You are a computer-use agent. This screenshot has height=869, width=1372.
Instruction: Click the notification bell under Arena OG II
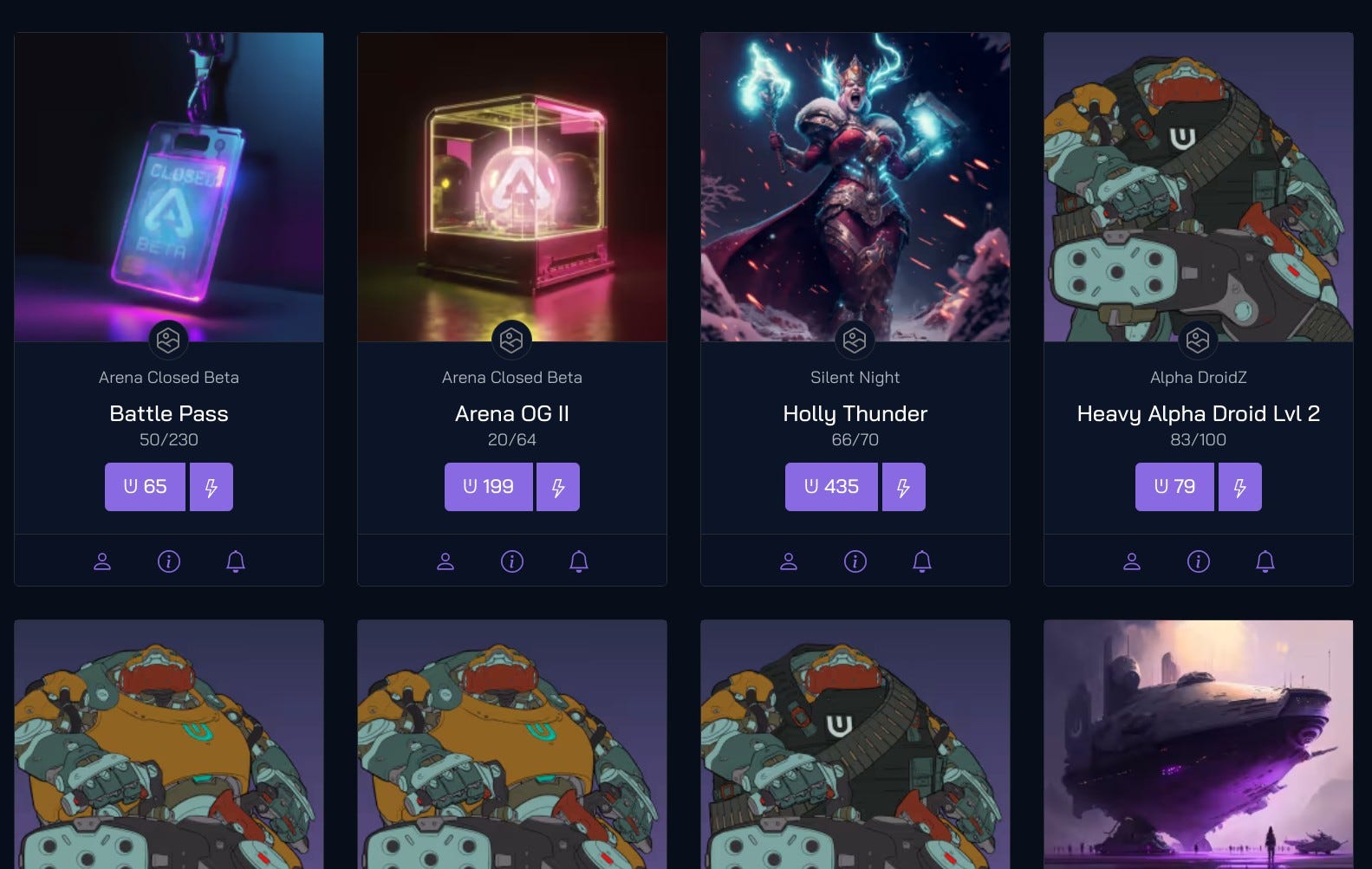click(578, 561)
